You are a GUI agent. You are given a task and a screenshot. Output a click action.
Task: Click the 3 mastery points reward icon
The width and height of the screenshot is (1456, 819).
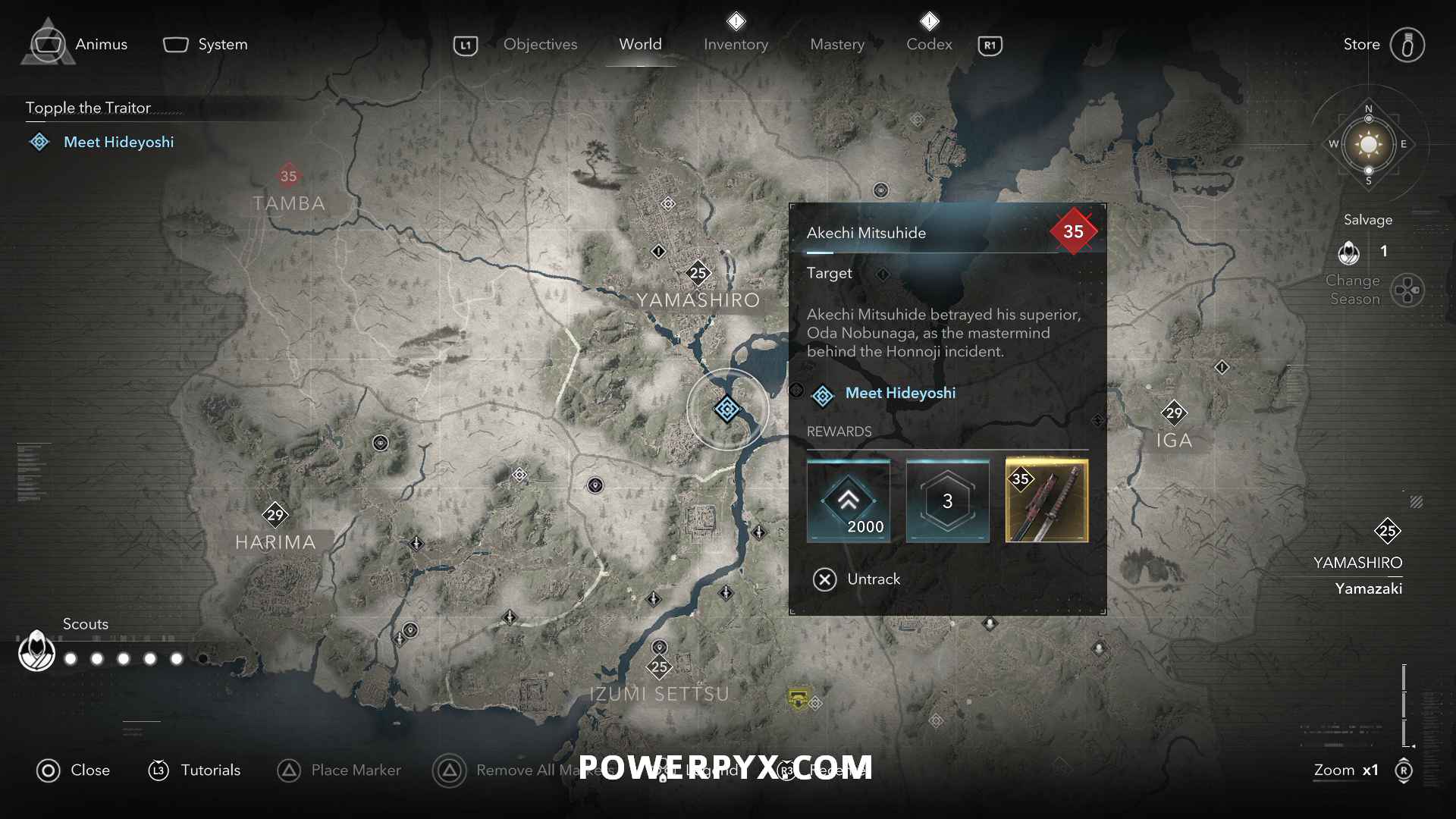(x=947, y=500)
